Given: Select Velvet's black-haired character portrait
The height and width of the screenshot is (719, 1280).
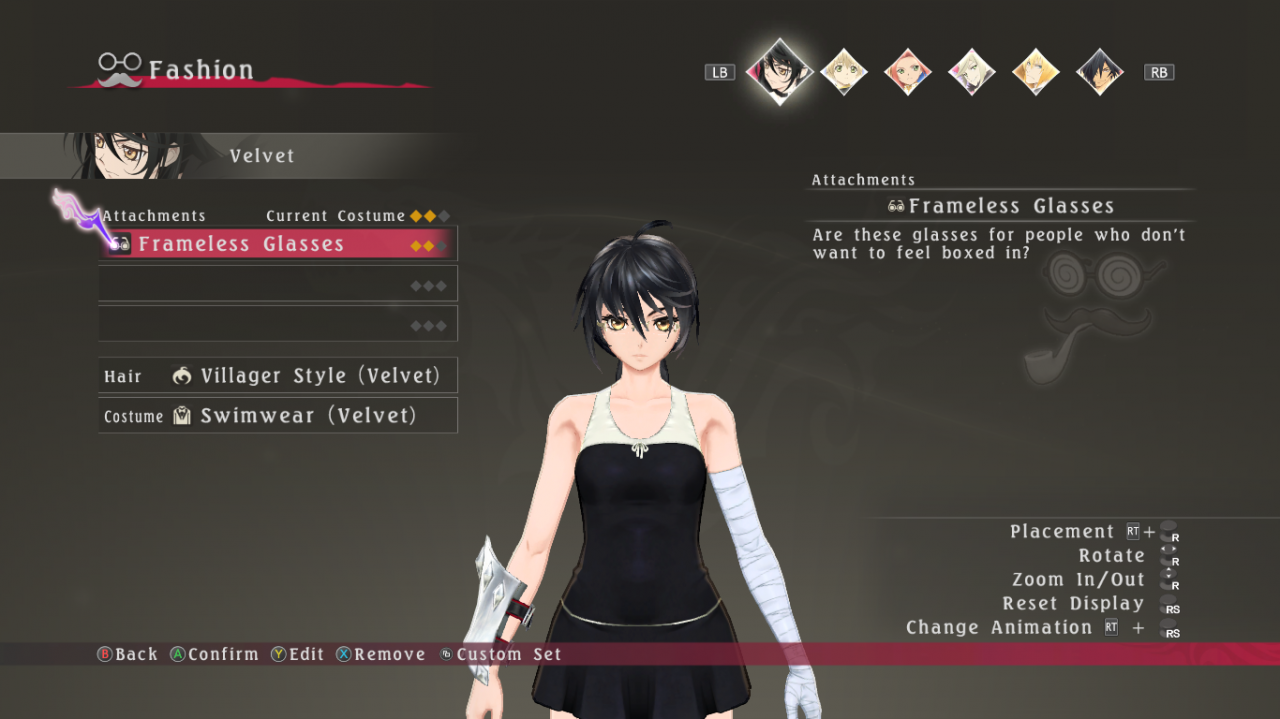Looking at the screenshot, I should click(779, 71).
